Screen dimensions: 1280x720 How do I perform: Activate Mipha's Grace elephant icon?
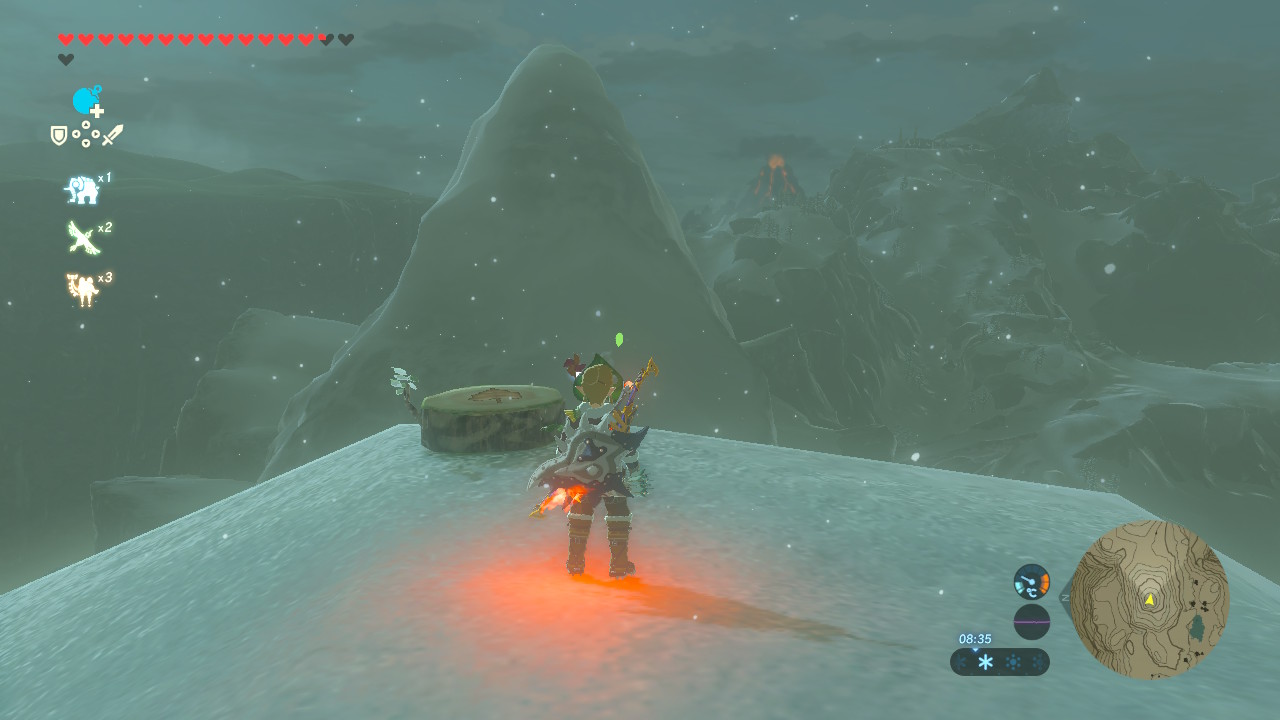pos(81,189)
